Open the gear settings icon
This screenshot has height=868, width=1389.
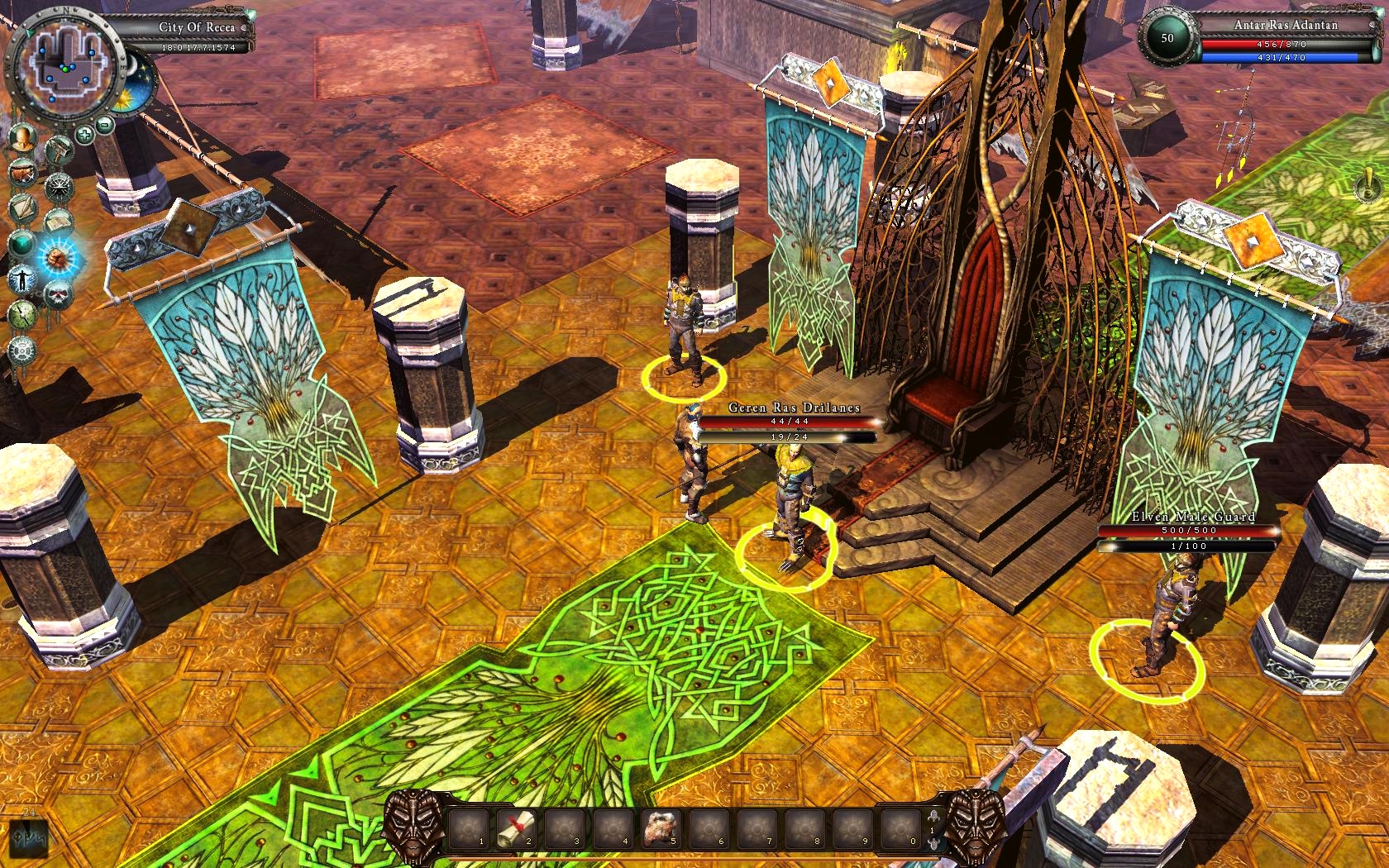22,350
